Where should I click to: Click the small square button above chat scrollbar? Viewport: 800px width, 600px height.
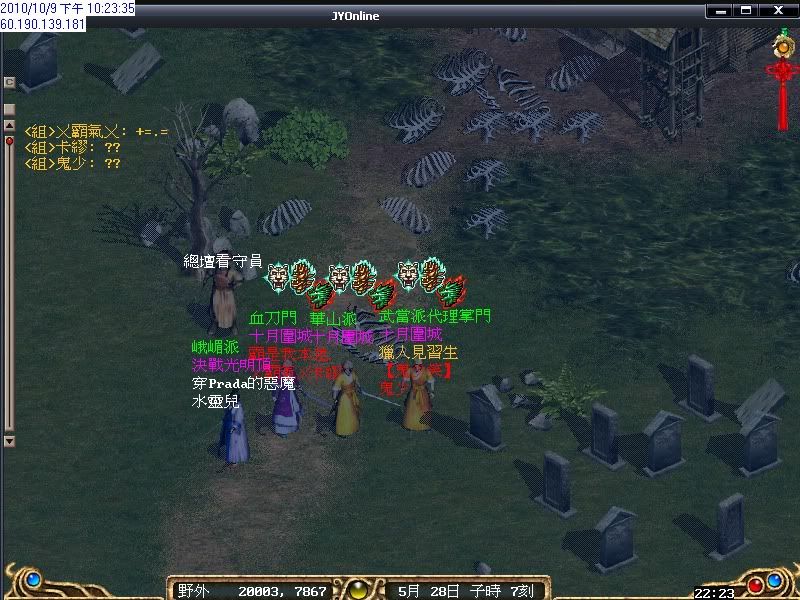click(x=9, y=107)
